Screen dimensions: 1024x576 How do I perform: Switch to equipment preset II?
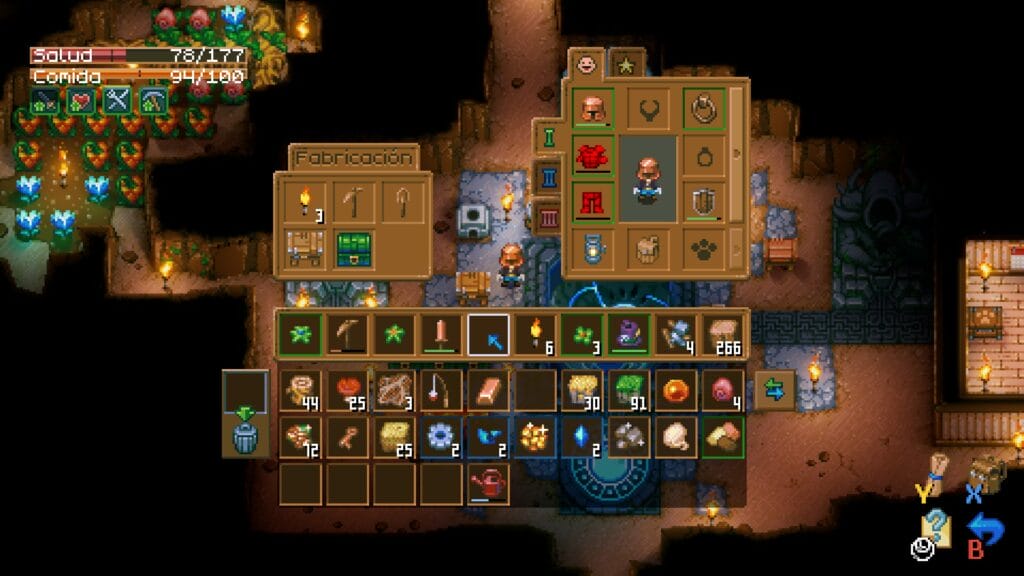click(549, 177)
